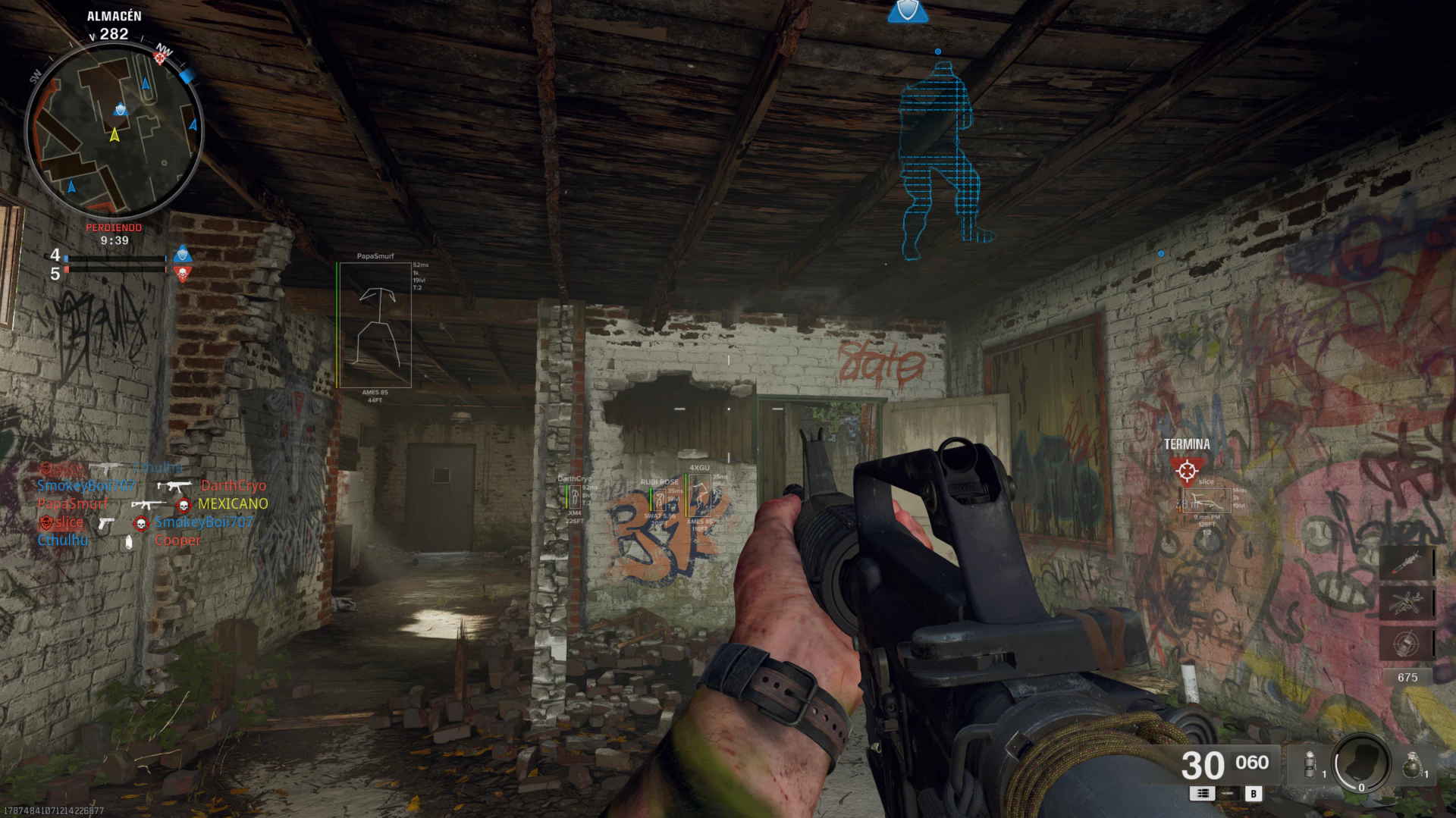Select the Armored Vehicle scorestreak icon
Screen dimensions: 1456x818
point(1407,643)
